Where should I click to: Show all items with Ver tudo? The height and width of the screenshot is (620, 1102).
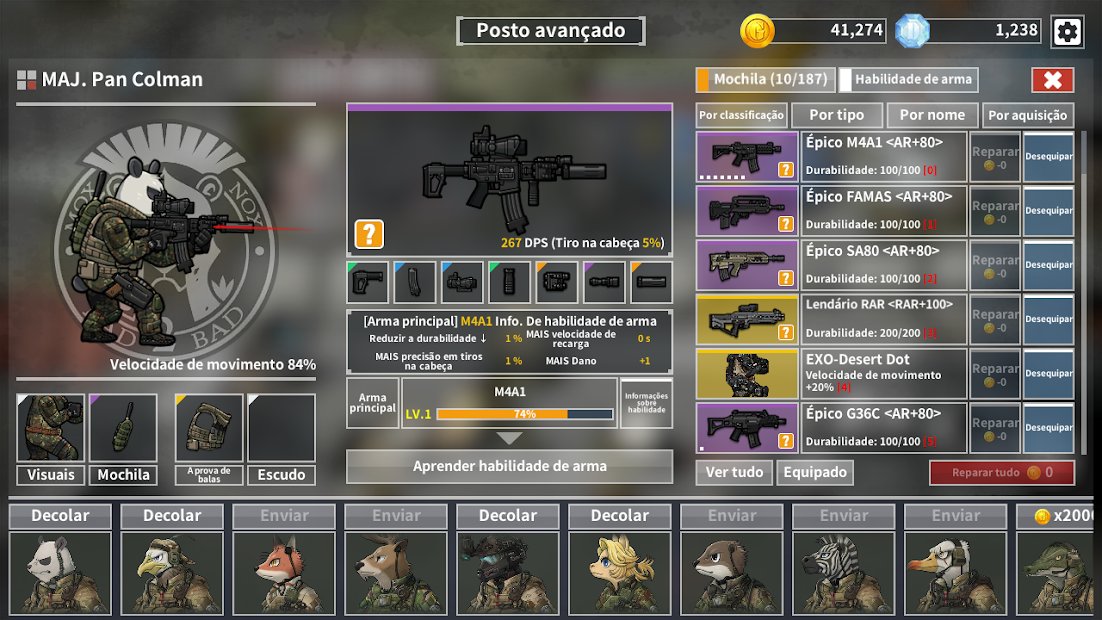click(734, 472)
